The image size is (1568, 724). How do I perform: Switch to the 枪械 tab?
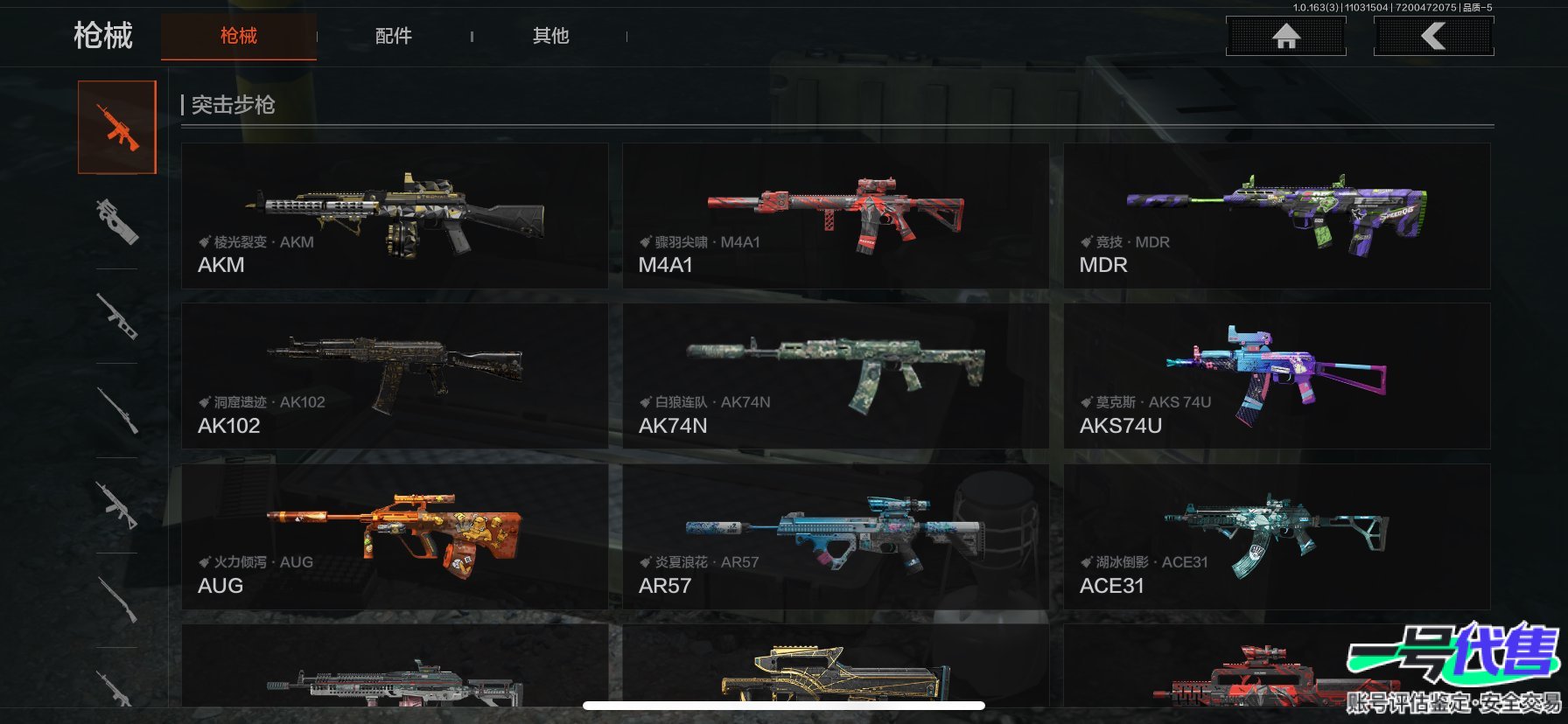[238, 36]
